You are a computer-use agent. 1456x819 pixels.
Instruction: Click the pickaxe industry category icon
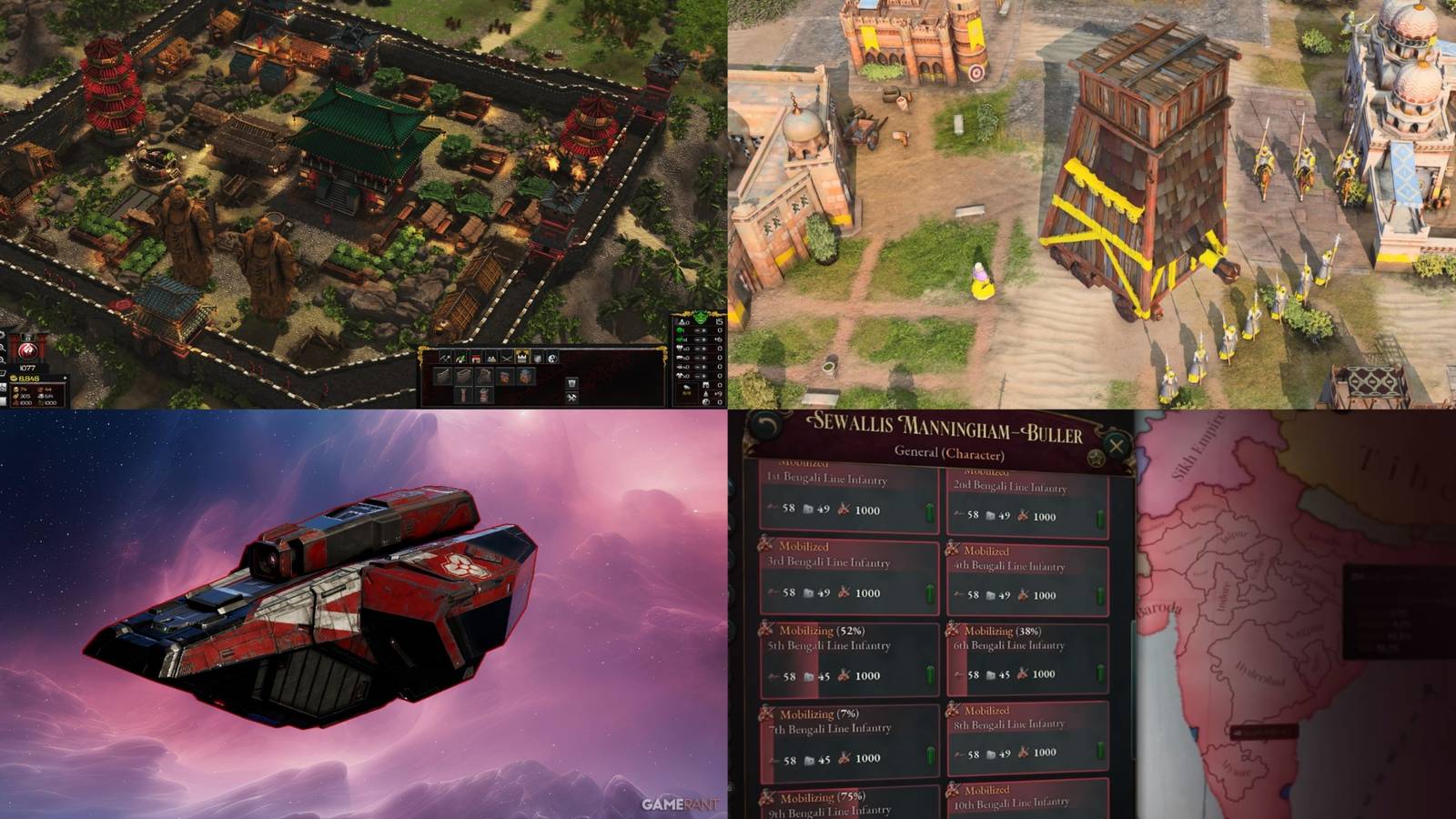[444, 358]
